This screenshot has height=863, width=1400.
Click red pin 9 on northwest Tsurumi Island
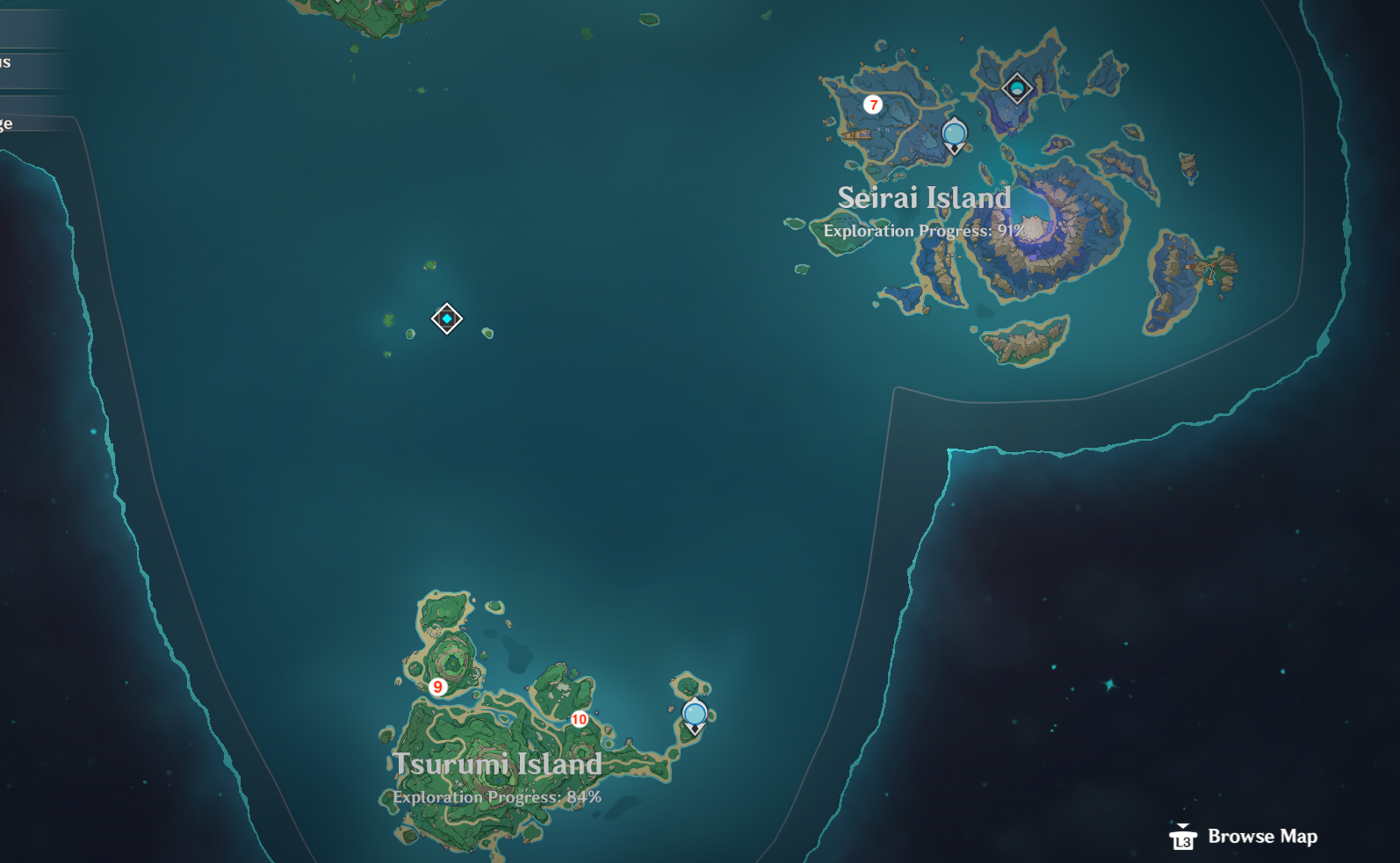pos(437,687)
